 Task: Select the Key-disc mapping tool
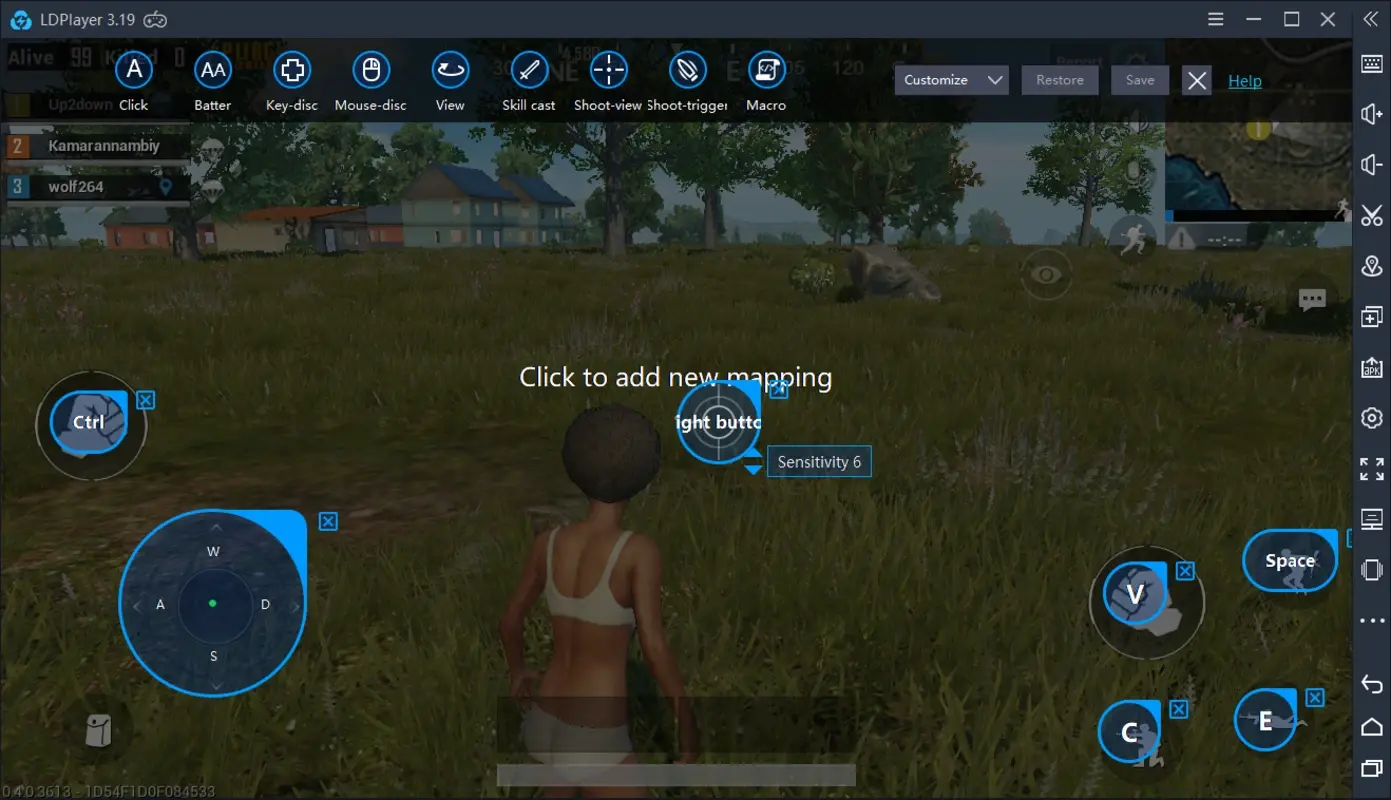(291, 70)
